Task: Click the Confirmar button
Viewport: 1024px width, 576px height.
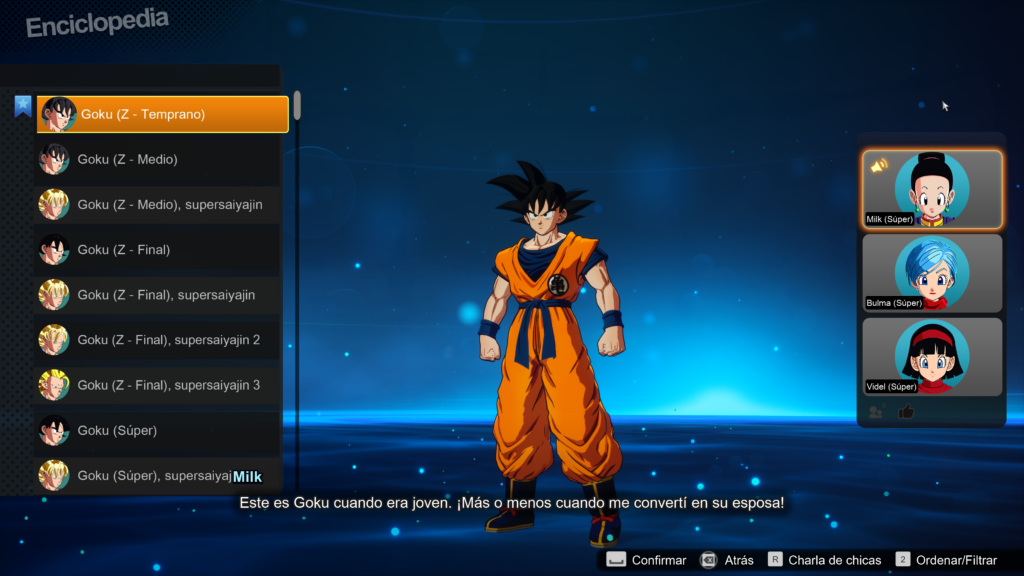Action: [x=646, y=560]
